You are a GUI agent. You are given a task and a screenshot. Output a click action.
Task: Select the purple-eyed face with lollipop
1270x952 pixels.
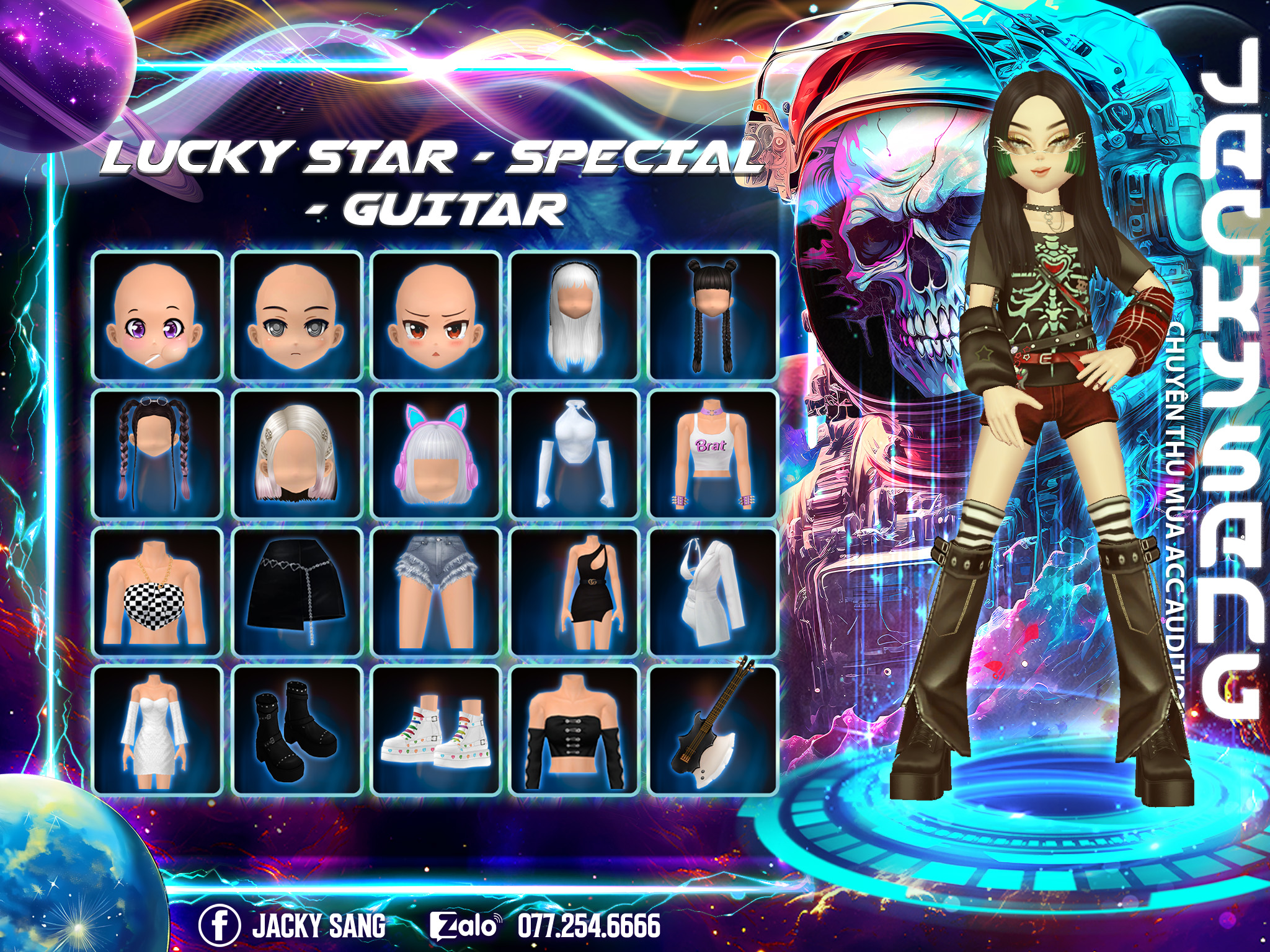click(x=158, y=316)
